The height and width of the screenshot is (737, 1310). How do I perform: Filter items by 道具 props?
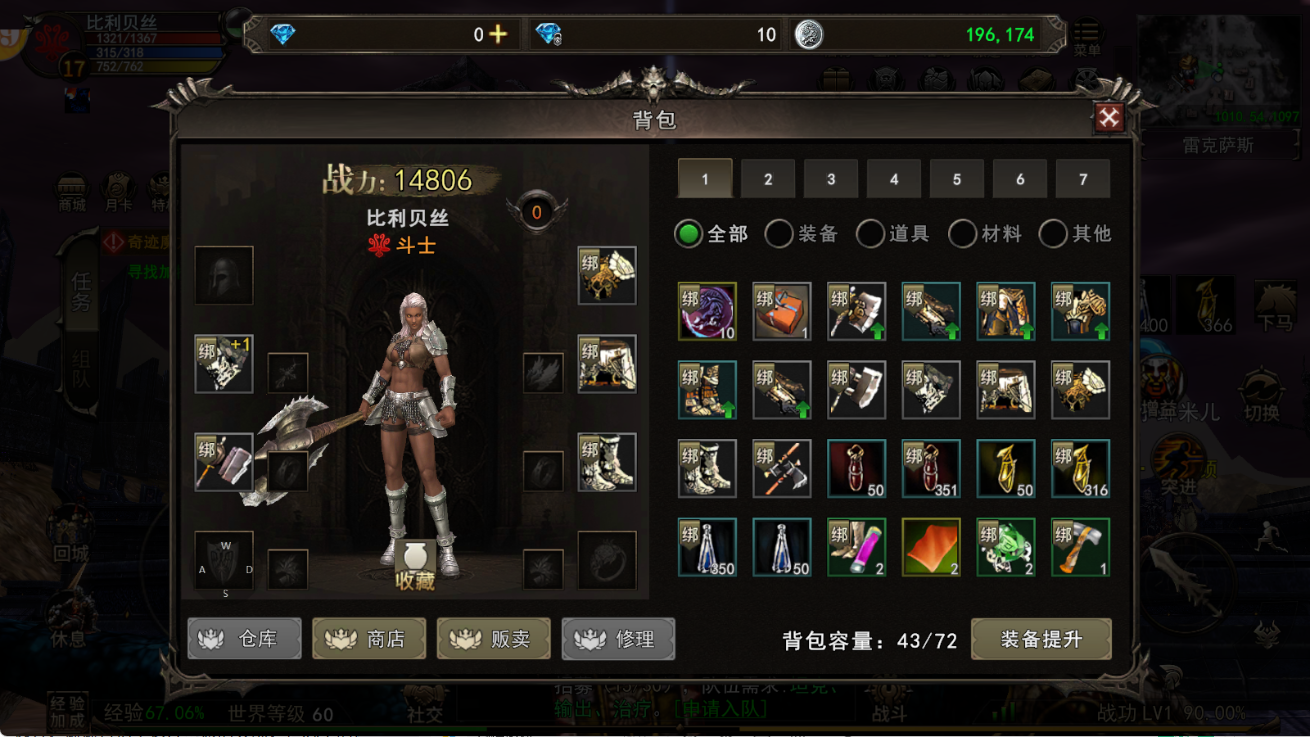pos(871,234)
